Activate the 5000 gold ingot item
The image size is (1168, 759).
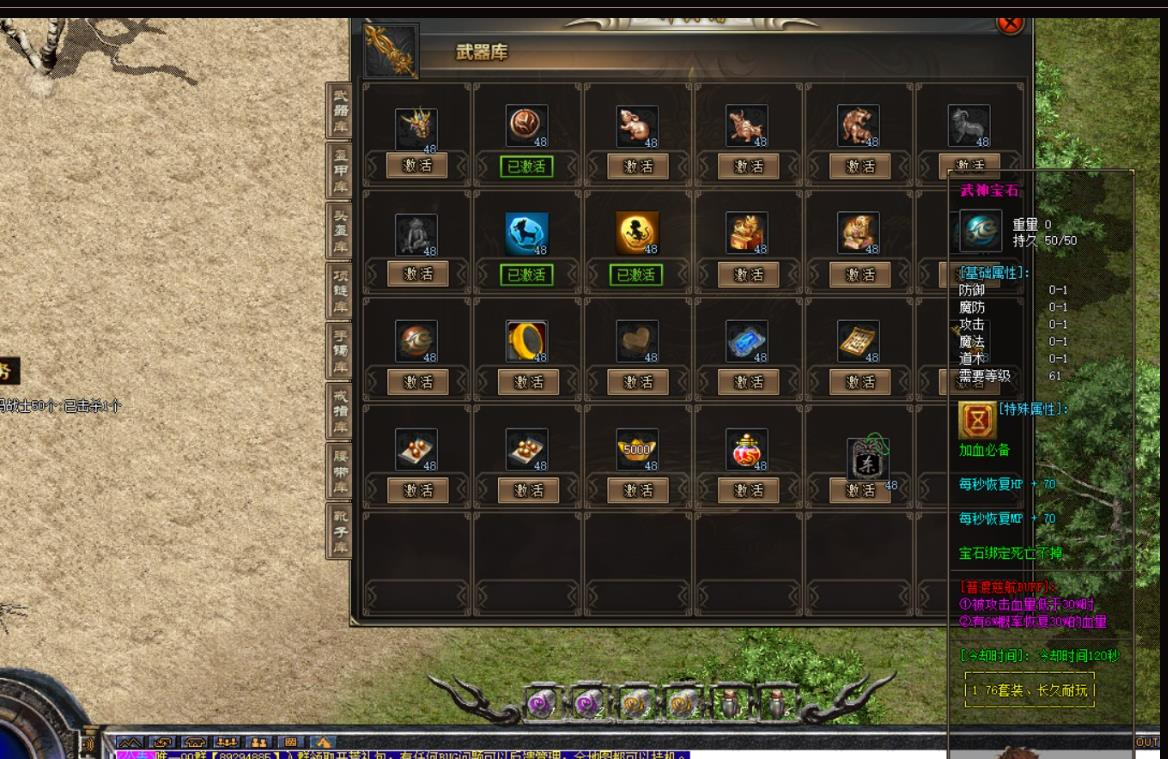pyautogui.click(x=638, y=490)
